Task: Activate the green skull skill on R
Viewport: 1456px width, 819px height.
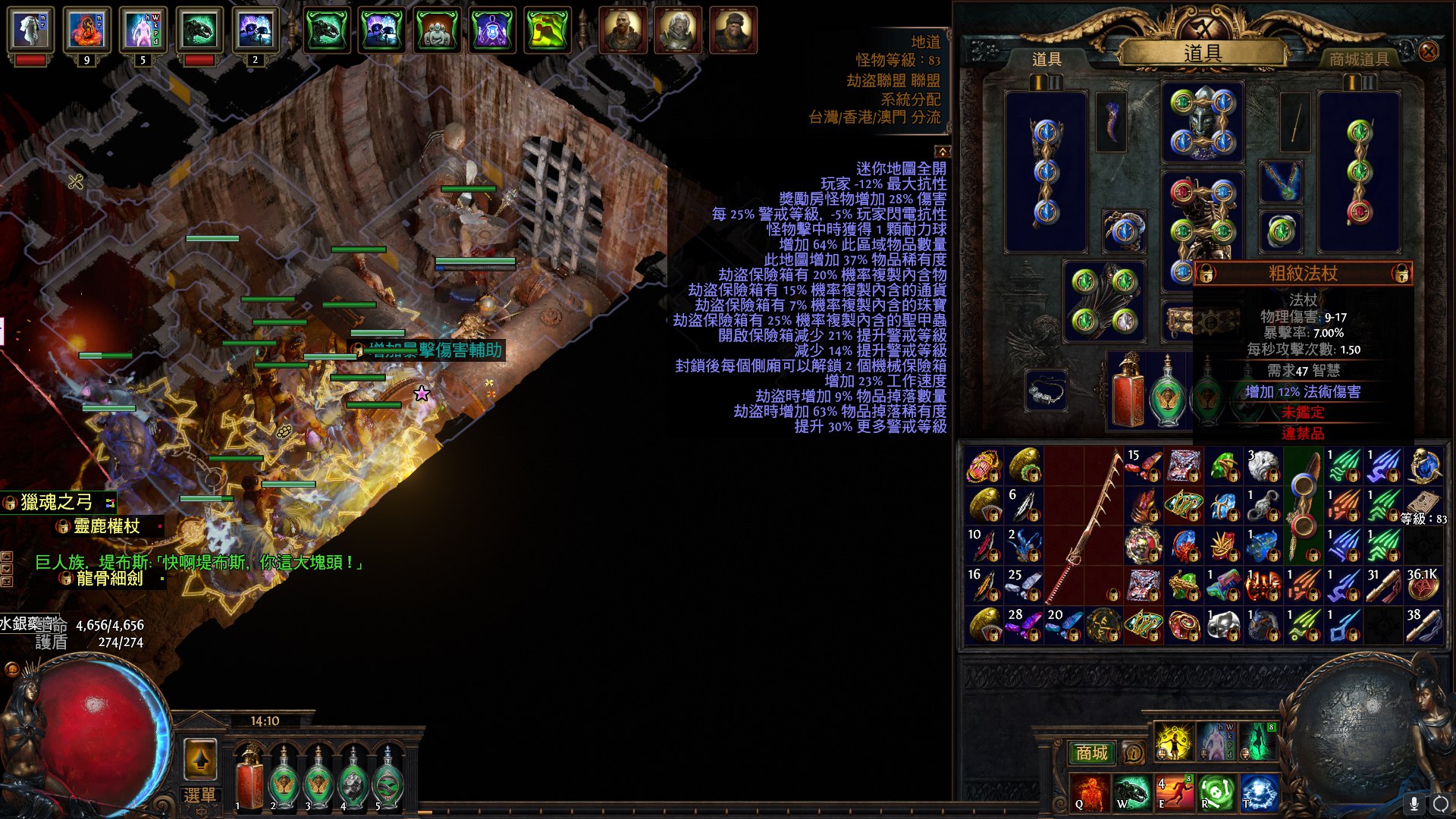Action: 1216,792
